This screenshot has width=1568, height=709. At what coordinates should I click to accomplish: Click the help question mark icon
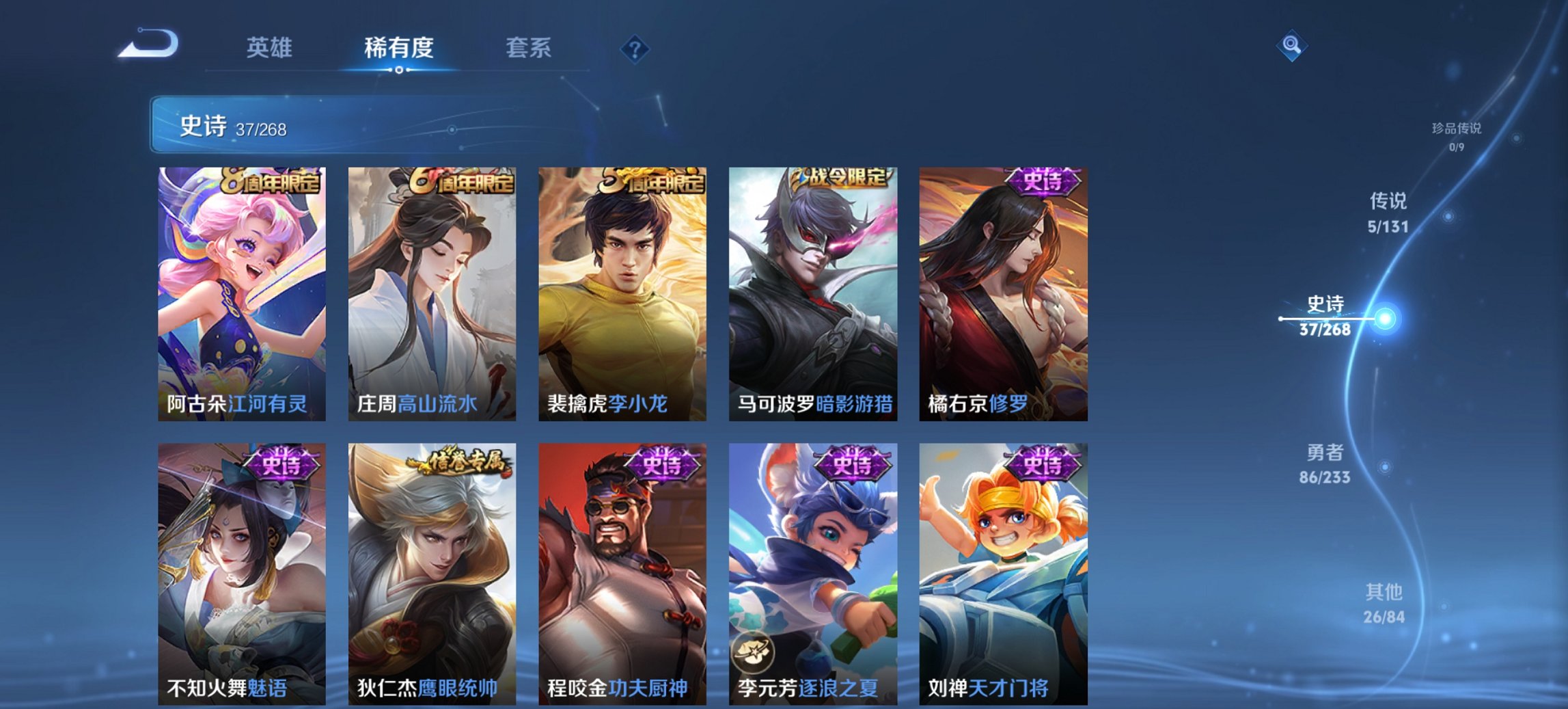point(635,49)
